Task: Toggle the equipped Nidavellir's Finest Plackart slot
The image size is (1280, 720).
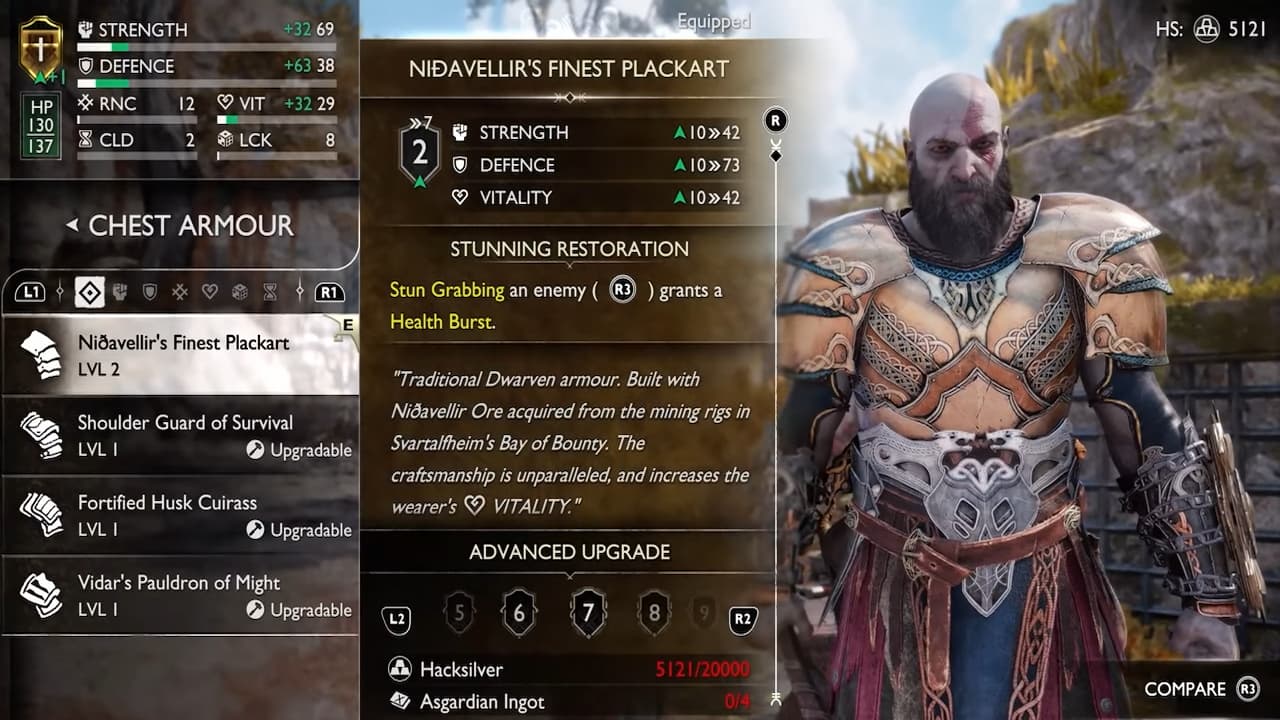Action: 180,353
